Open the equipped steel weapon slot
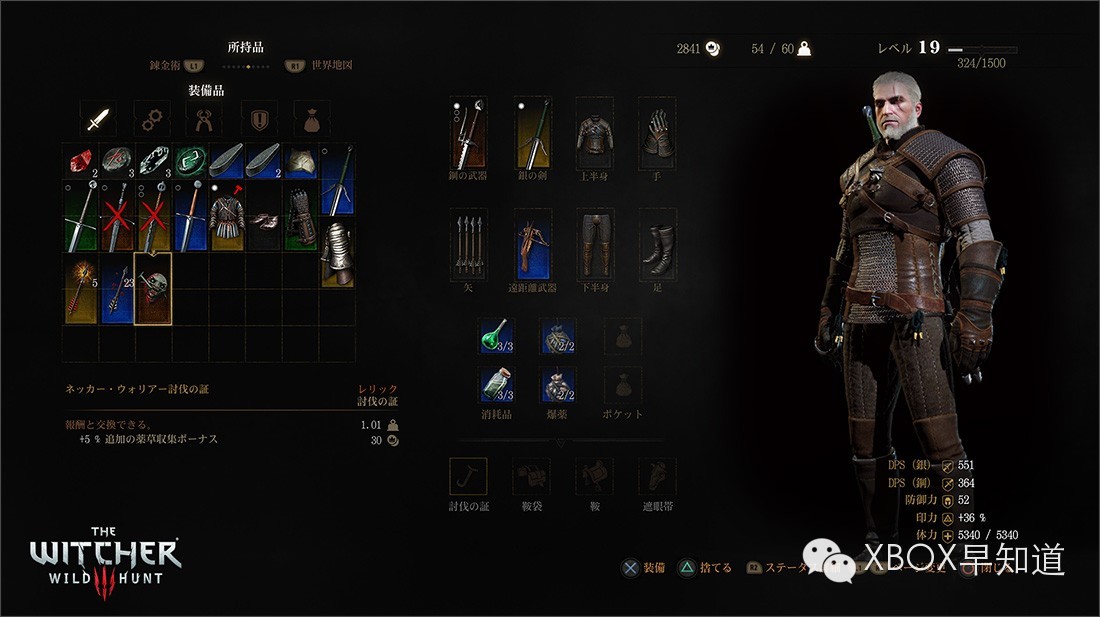1100x617 pixels. point(468,134)
